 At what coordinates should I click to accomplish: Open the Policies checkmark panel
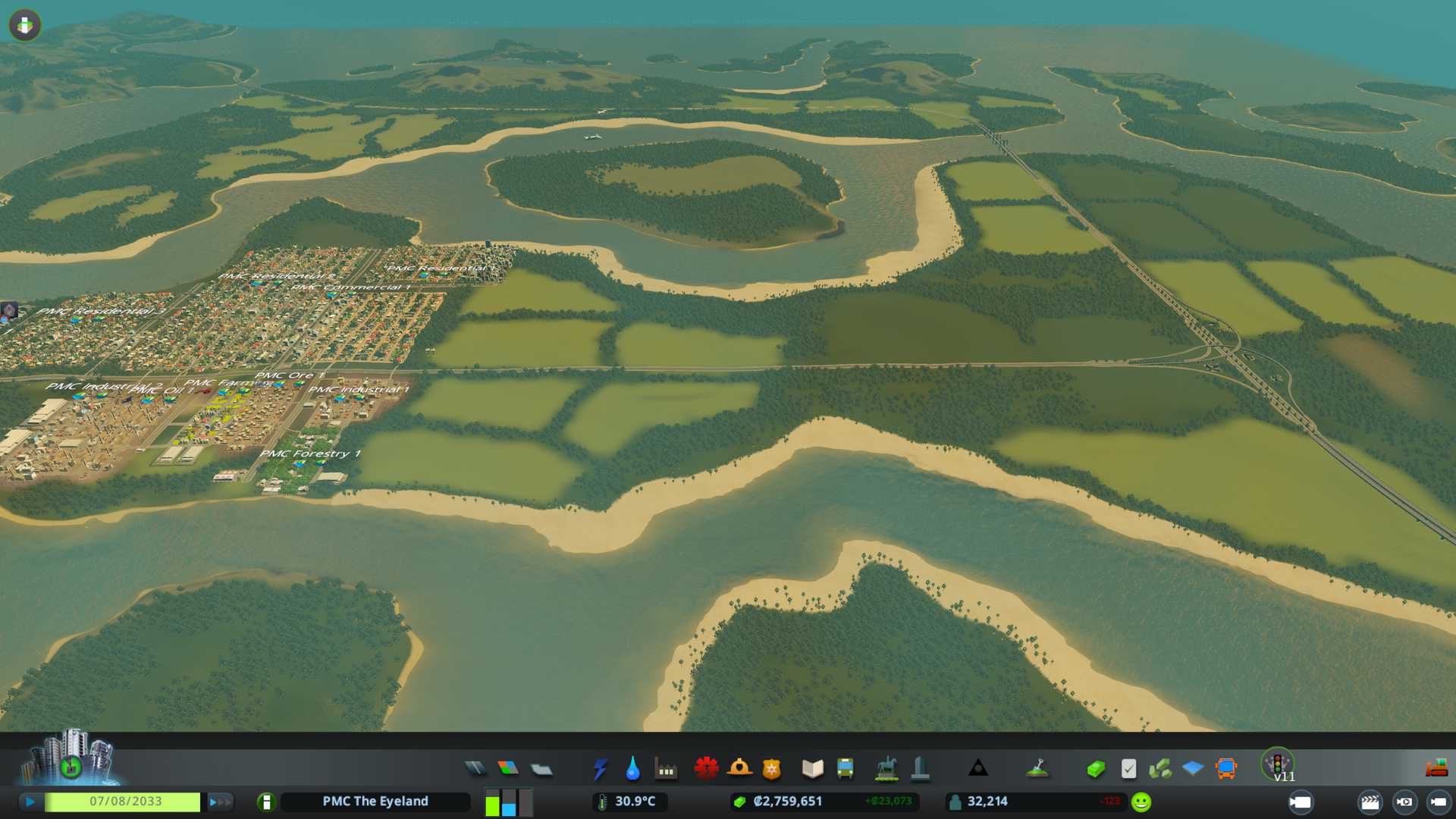pos(1128,769)
